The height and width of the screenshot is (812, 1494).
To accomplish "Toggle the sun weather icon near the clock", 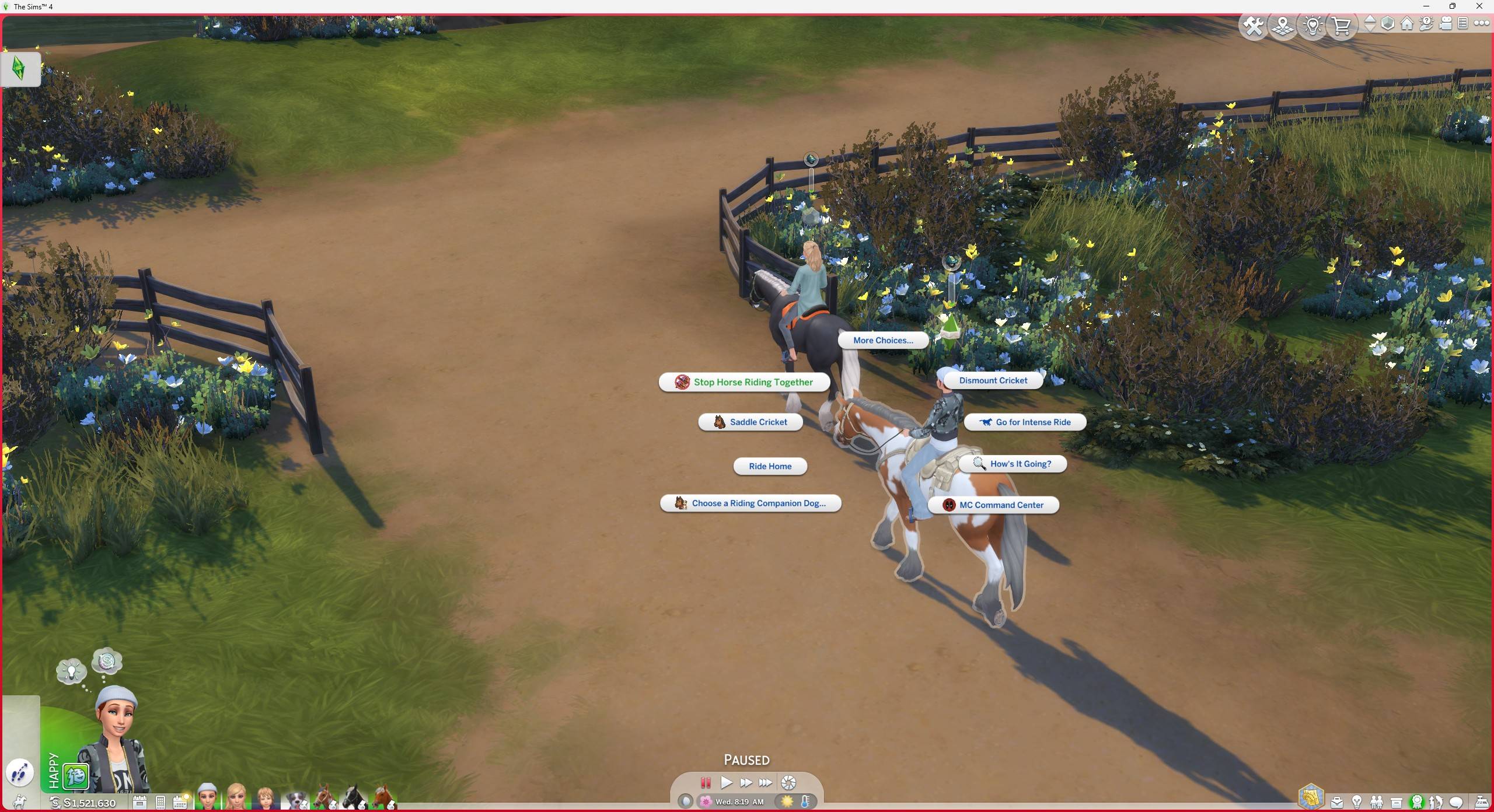I will tap(787, 802).
